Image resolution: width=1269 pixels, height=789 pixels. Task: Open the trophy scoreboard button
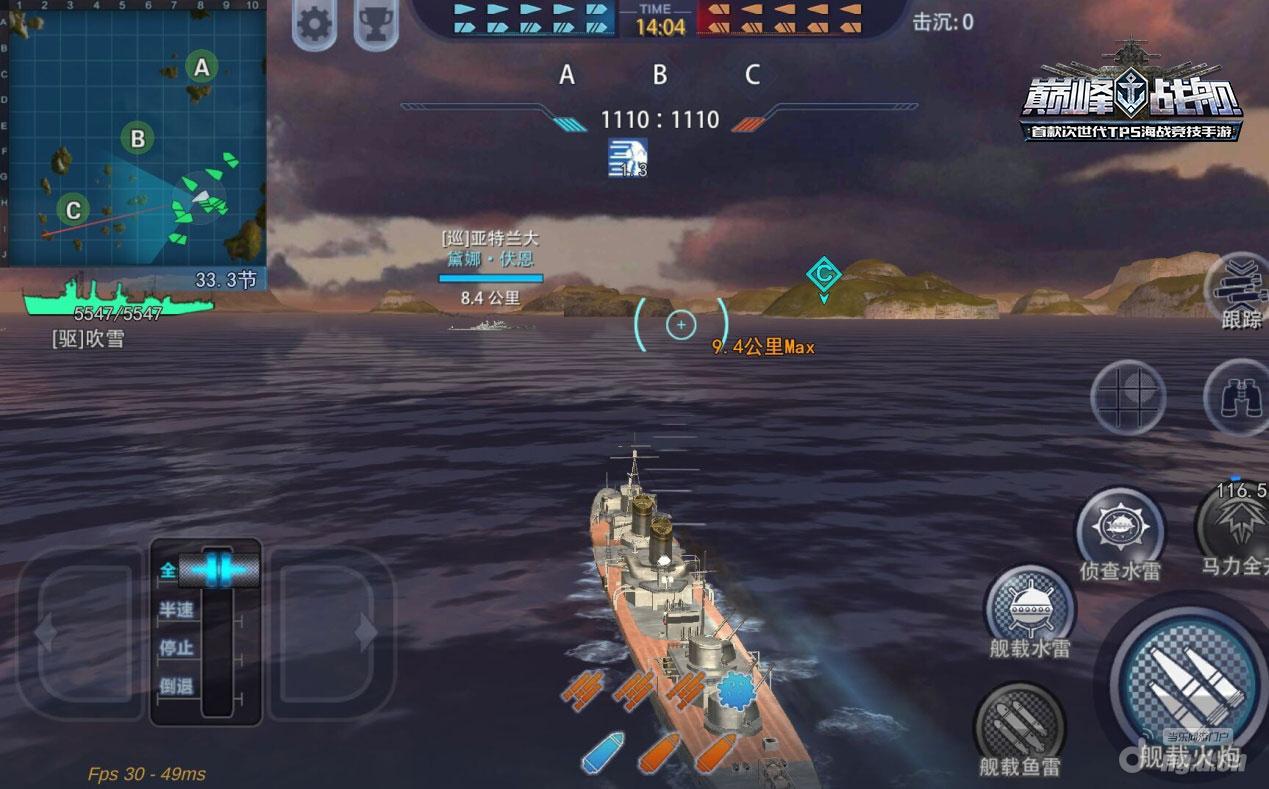tap(376, 25)
